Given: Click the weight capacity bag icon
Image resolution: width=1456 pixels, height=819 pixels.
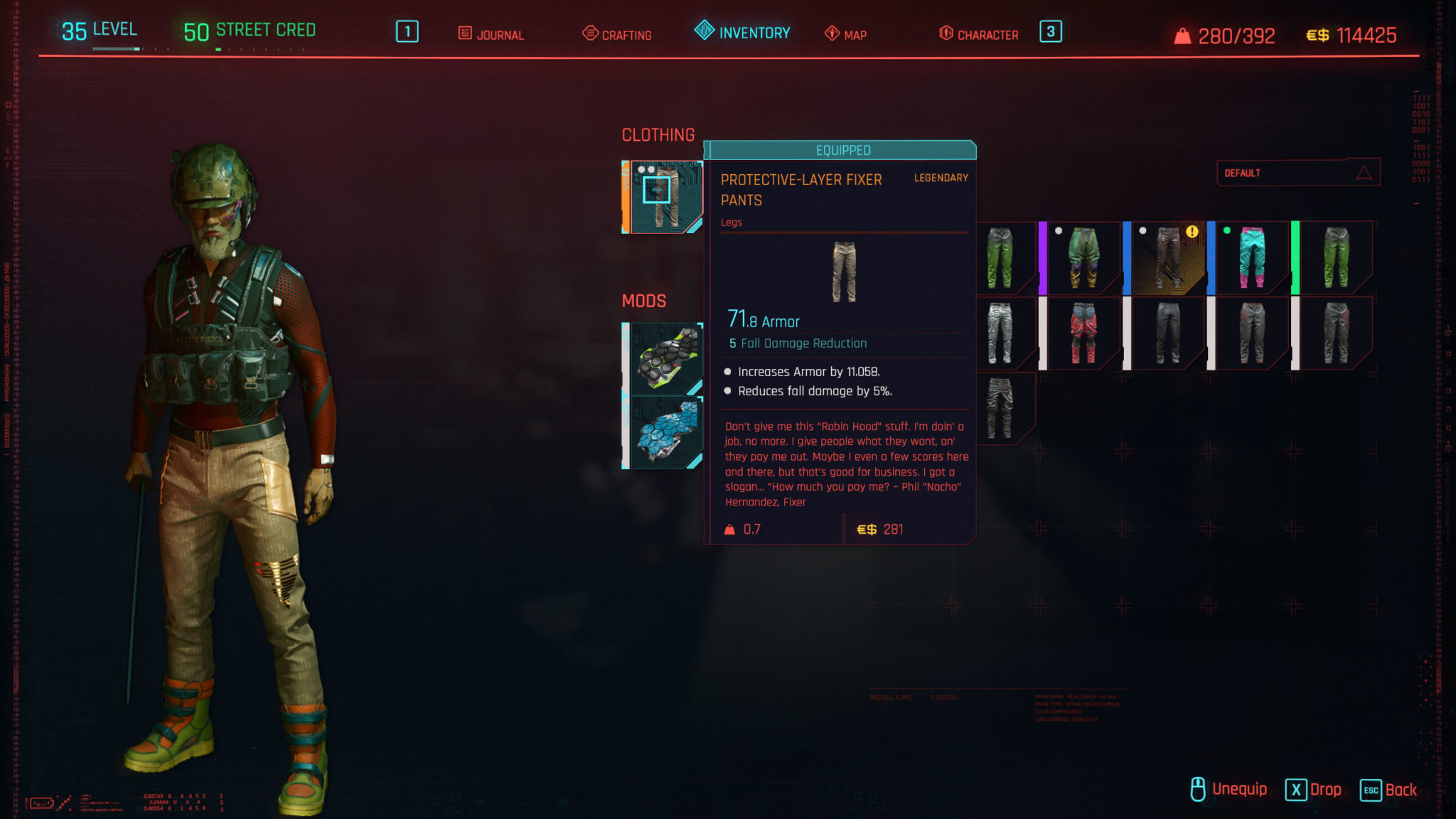Looking at the screenshot, I should click(1182, 34).
